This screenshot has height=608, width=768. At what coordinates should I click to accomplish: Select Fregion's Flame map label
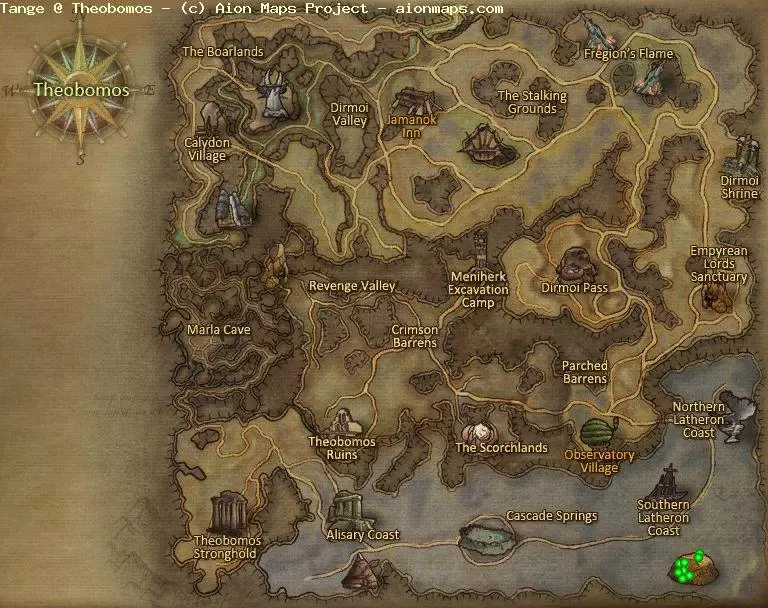(629, 54)
